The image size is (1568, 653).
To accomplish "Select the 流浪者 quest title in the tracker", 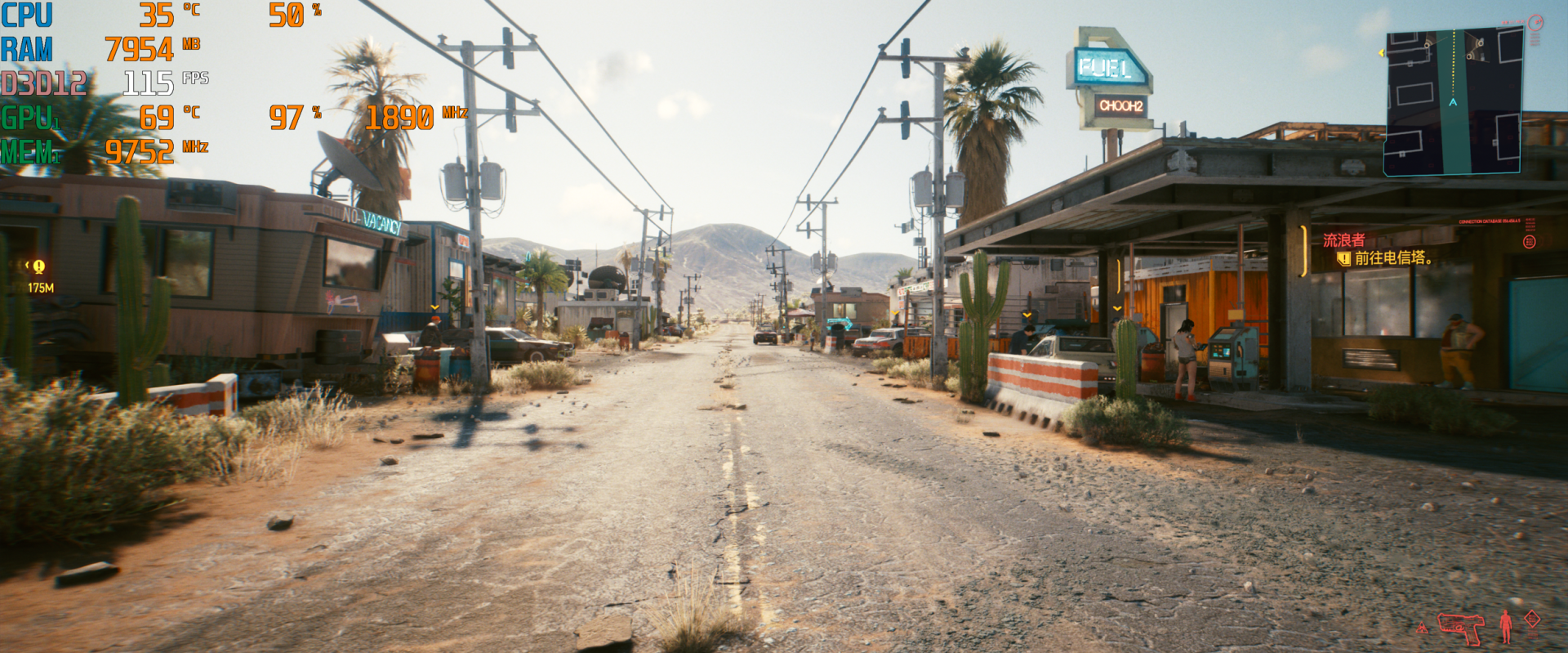I will [1343, 240].
